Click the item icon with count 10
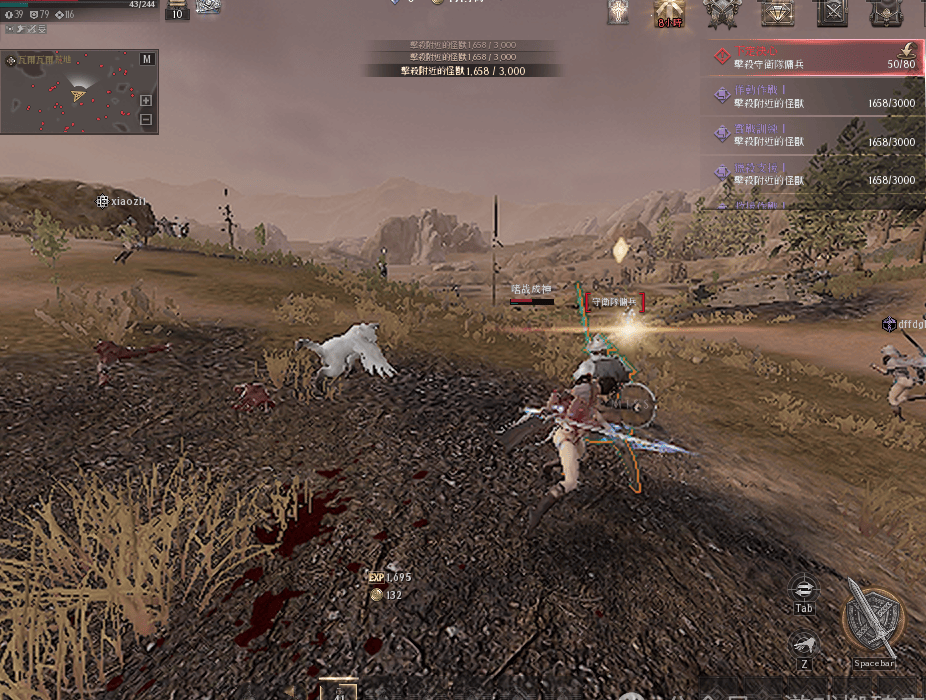Screen dimensions: 926x700 tap(177, 9)
